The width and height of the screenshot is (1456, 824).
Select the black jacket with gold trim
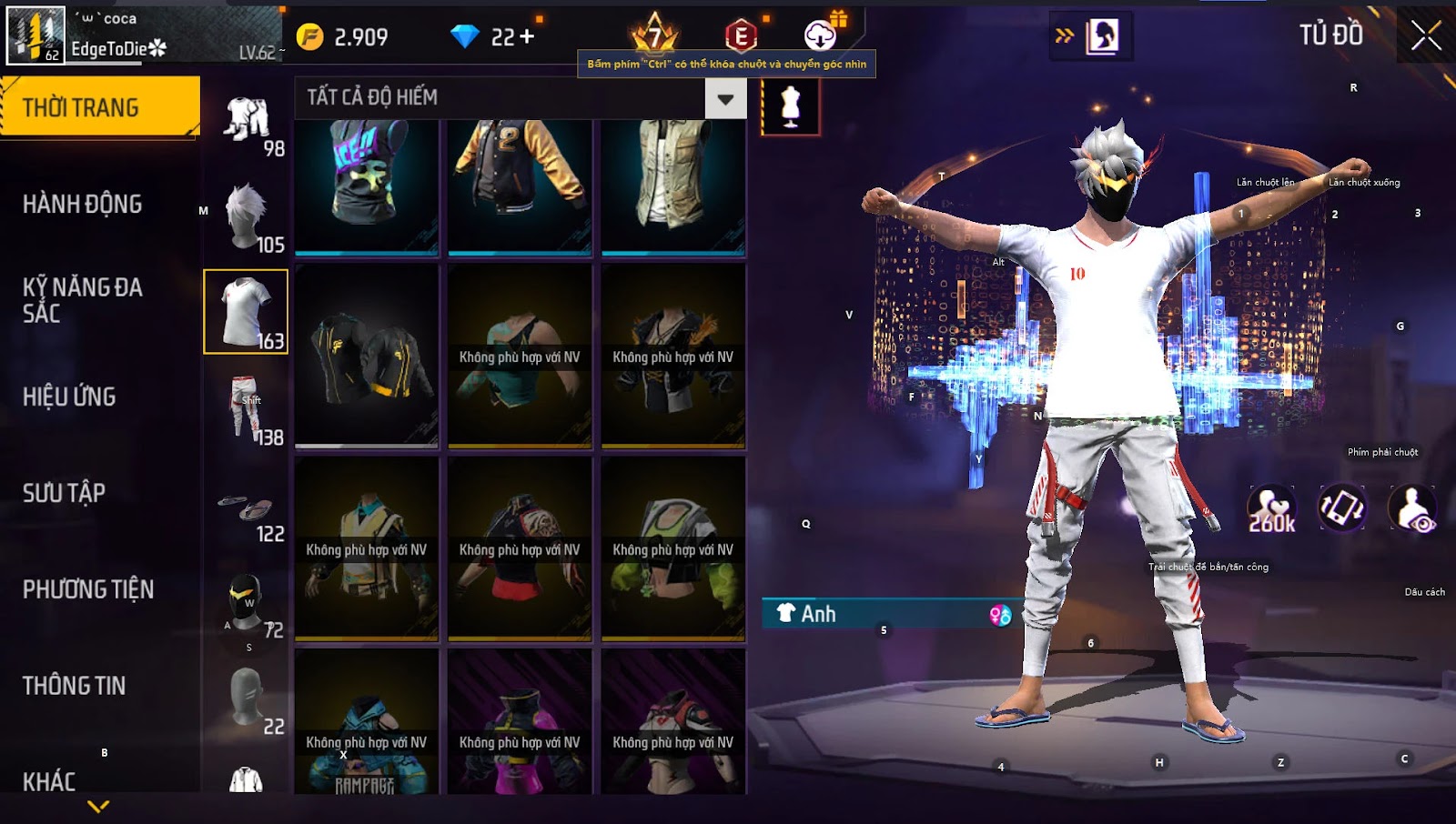click(x=367, y=357)
